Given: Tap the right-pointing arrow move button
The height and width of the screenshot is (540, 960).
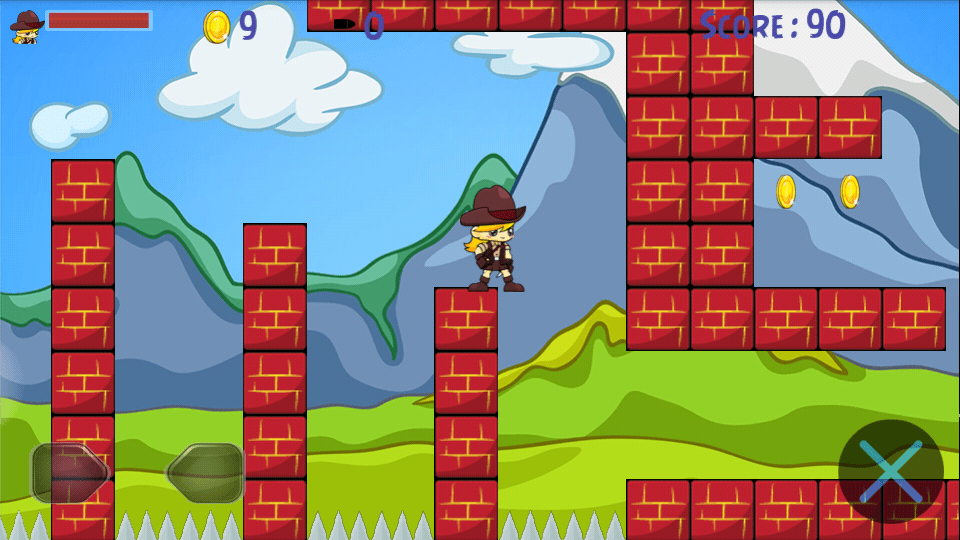Looking at the screenshot, I should (69, 472).
